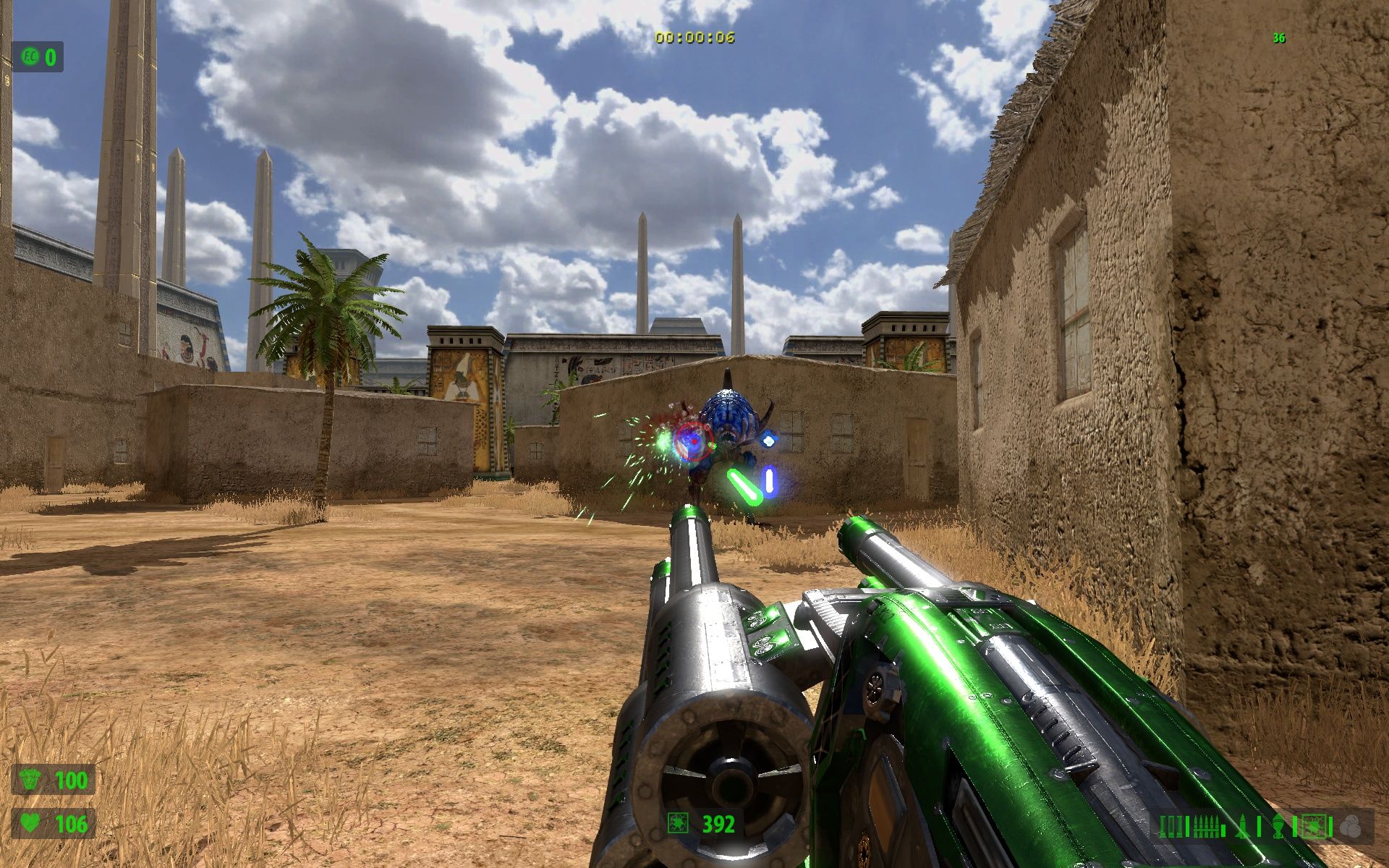Click the green armor vest icon
1389x868 pixels.
coord(30,780)
